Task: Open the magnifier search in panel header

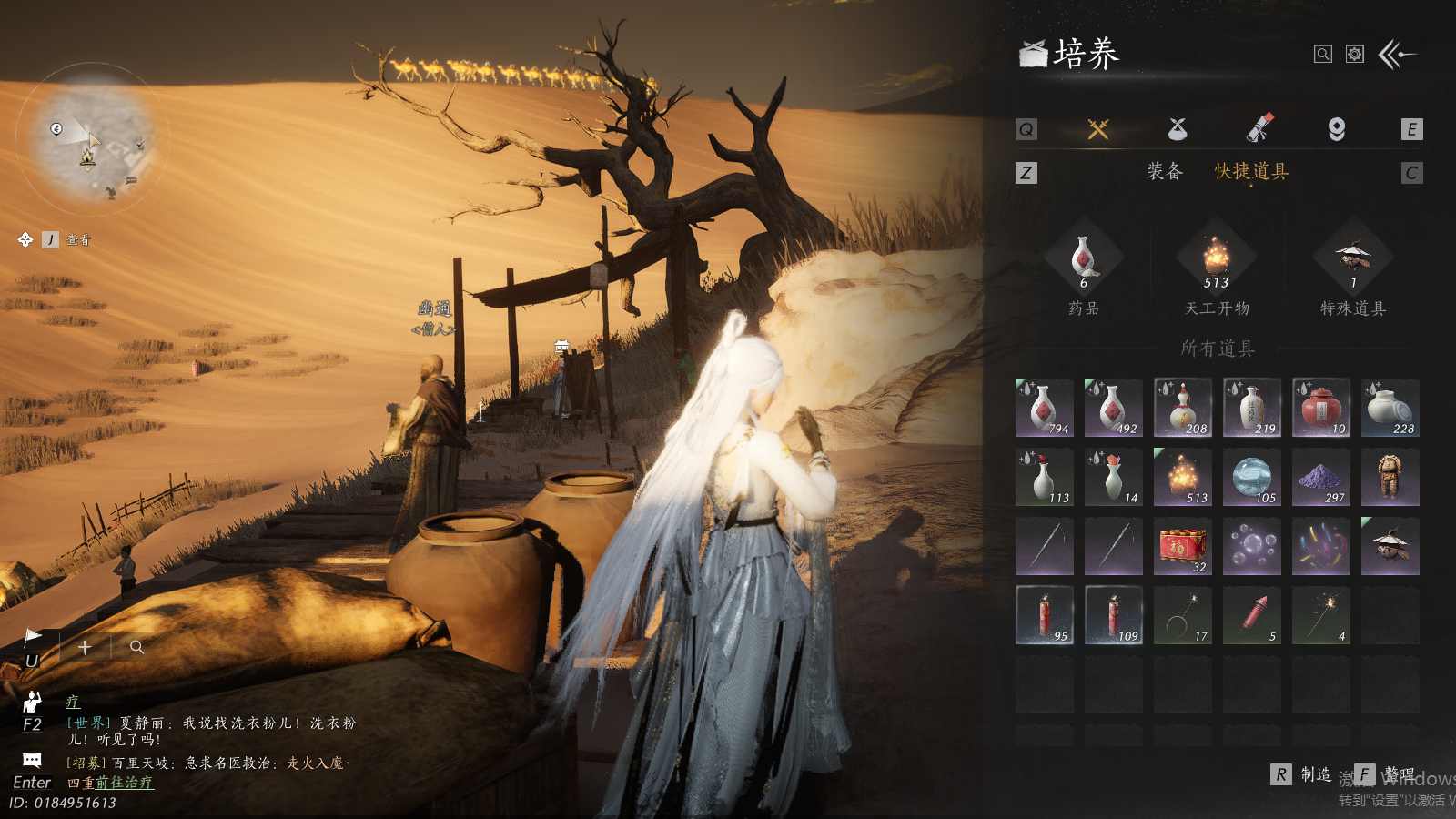Action: click(1323, 55)
